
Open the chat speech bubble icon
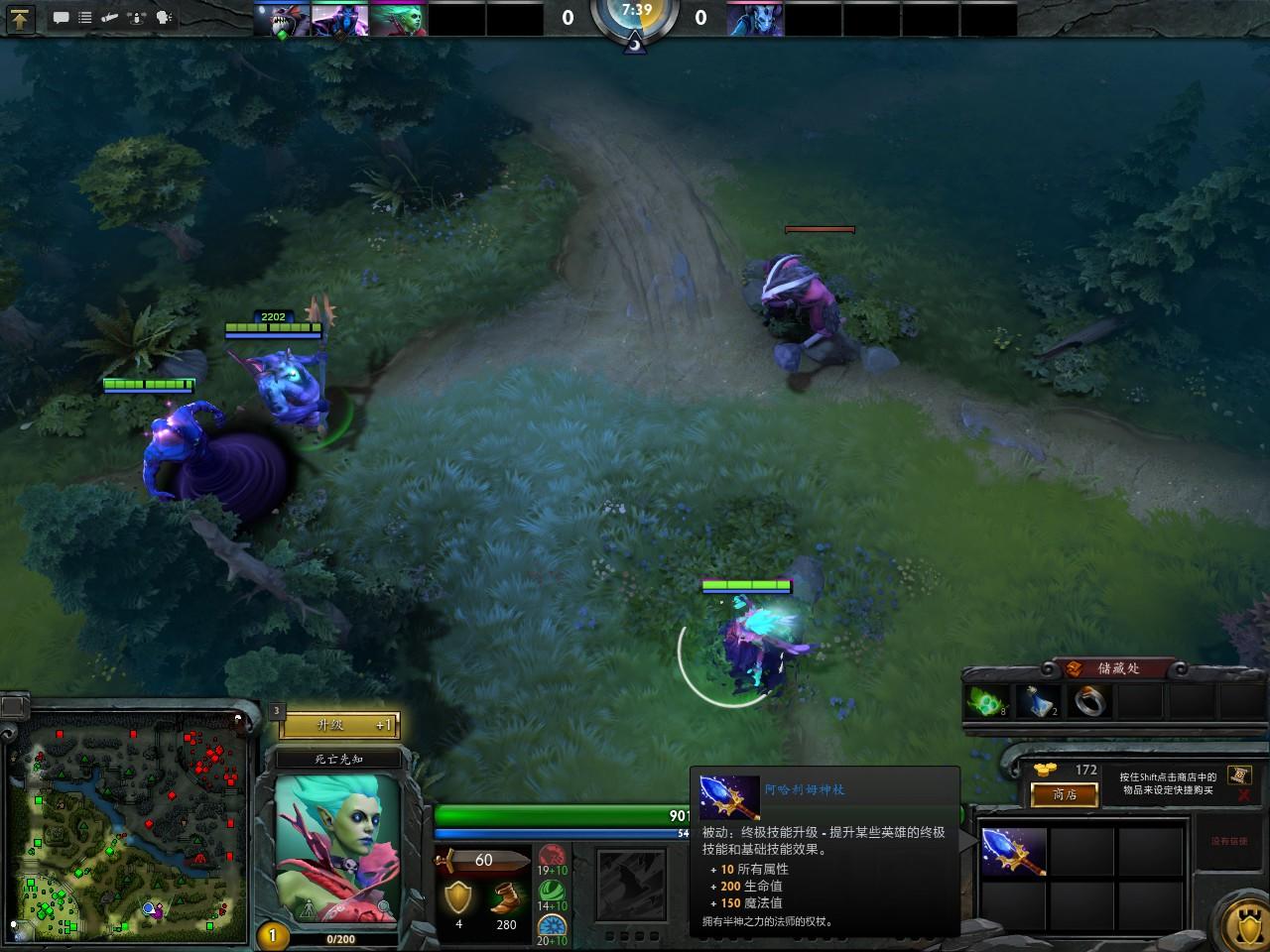coord(62,18)
